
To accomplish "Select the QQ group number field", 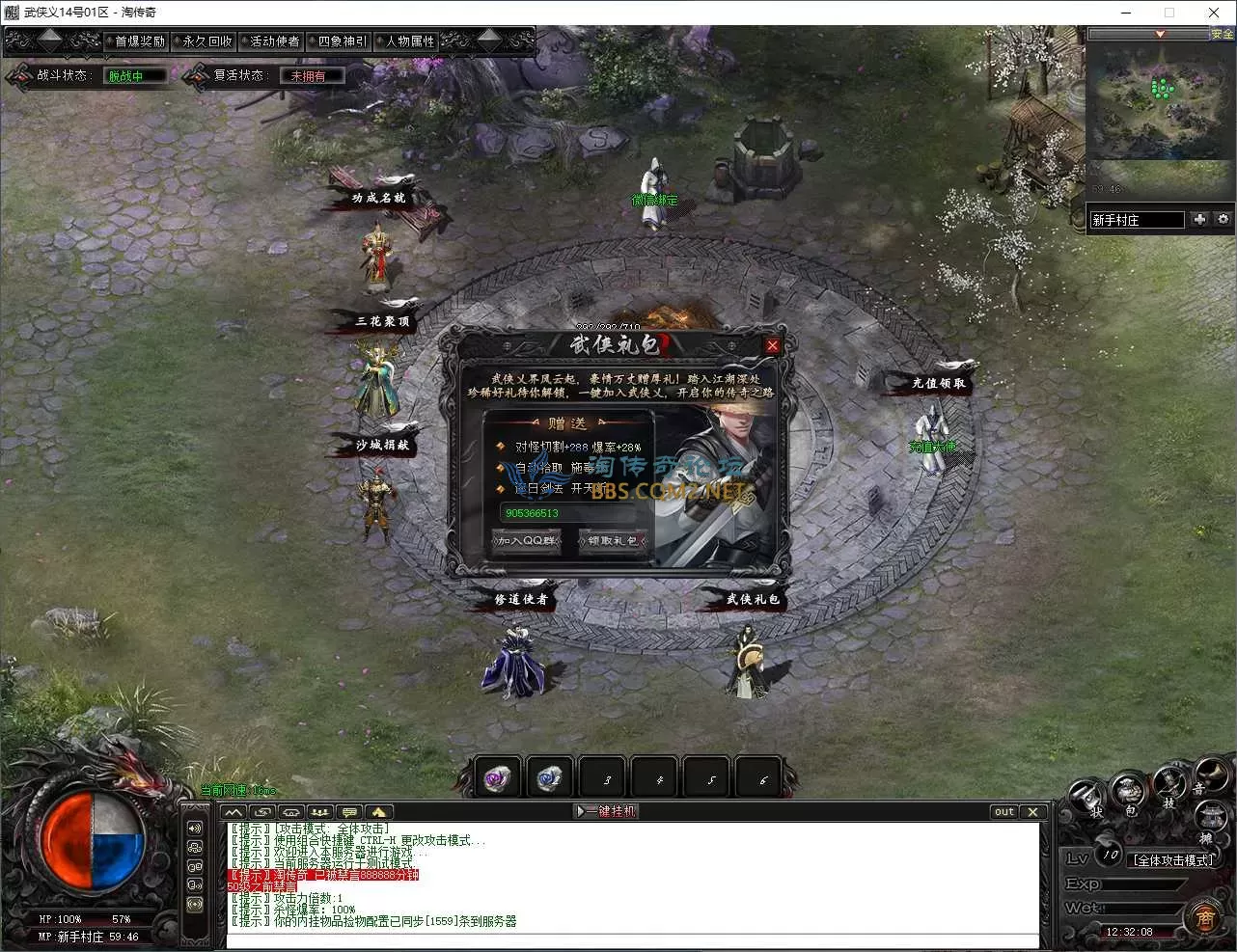I will pyautogui.click(x=567, y=513).
